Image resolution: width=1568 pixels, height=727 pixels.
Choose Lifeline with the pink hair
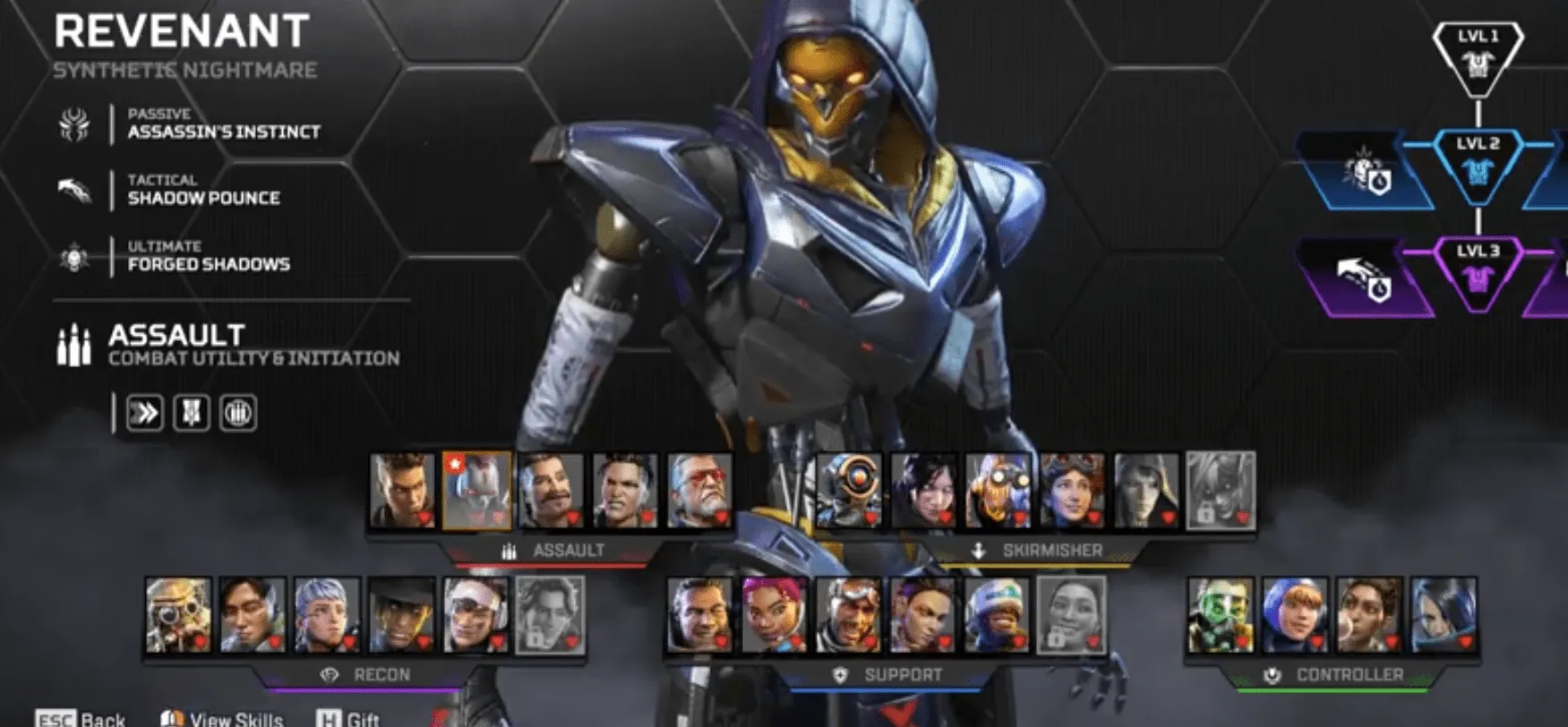[x=774, y=615]
